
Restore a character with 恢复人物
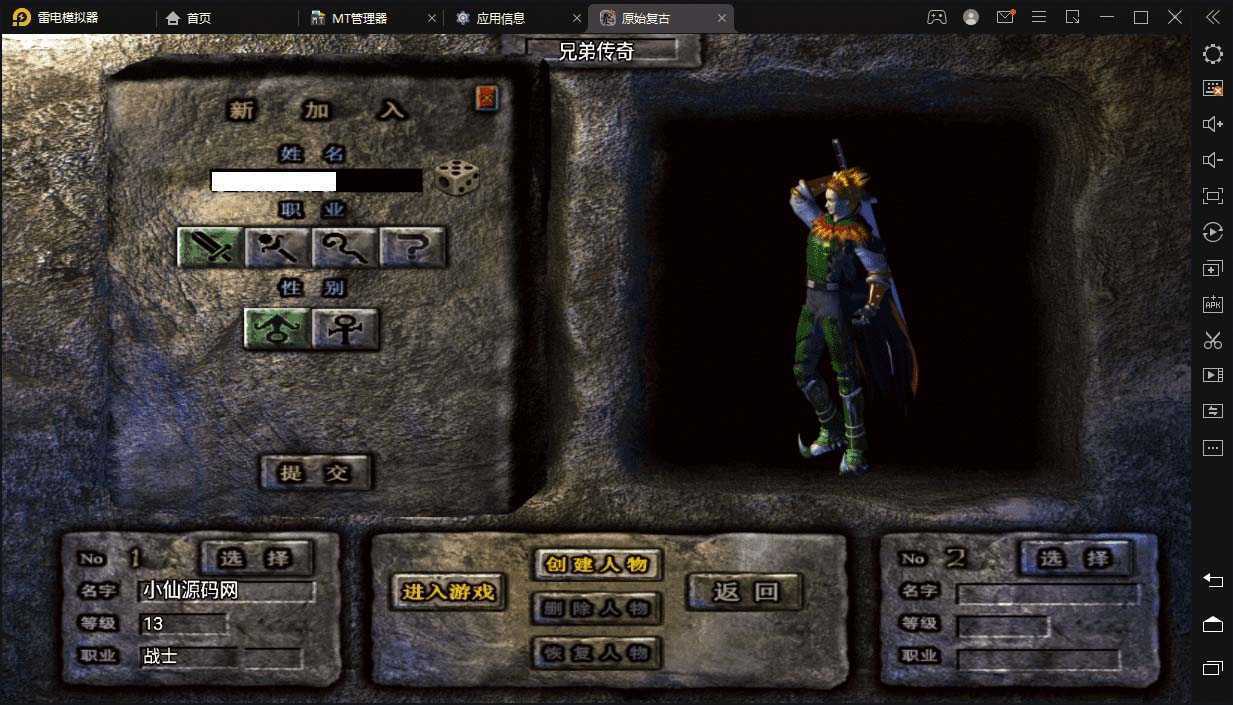click(597, 653)
